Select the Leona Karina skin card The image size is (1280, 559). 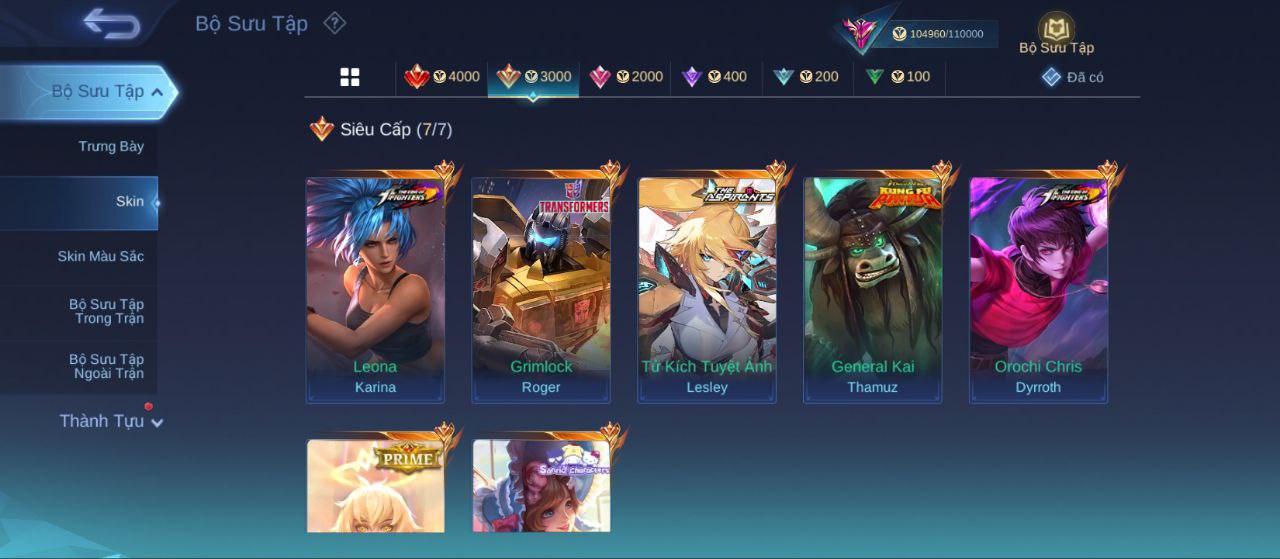click(x=375, y=290)
